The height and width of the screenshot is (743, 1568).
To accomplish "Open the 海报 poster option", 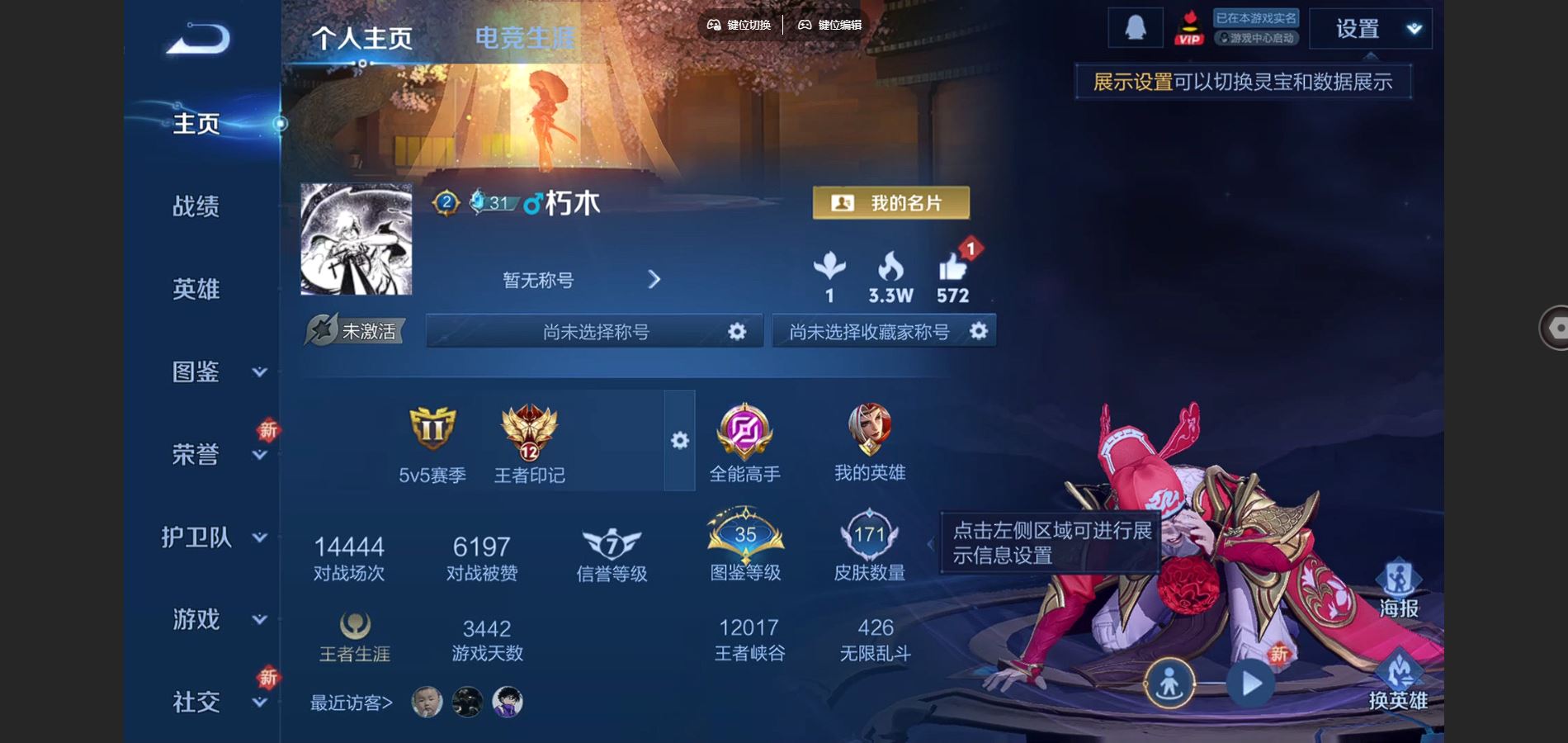I will click(1398, 588).
